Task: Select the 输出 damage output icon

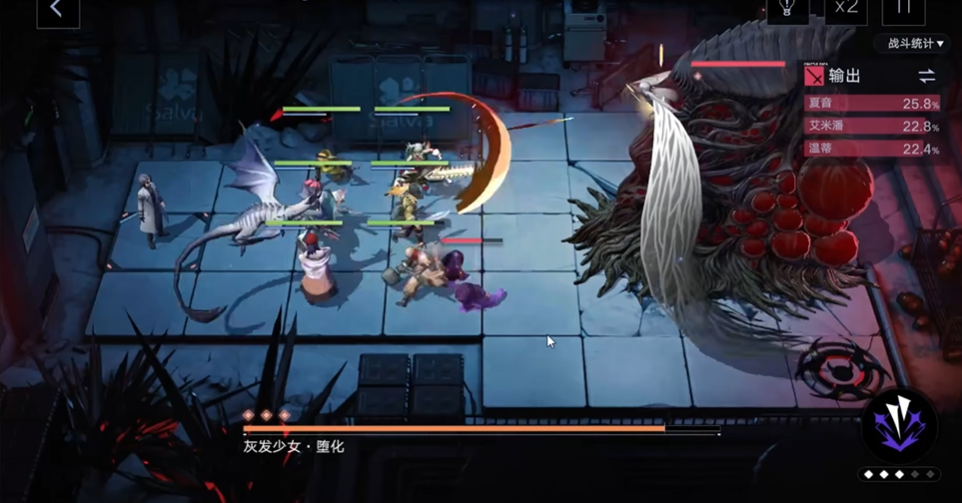Action: coord(815,76)
